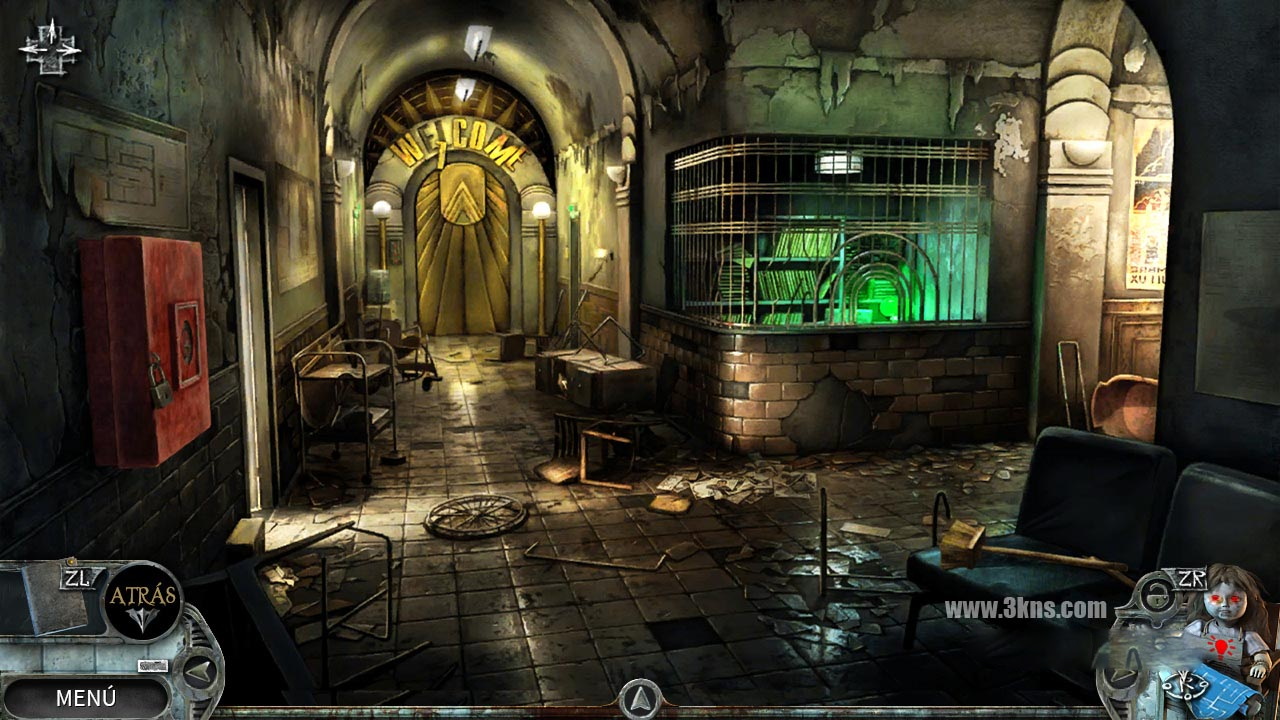Image resolution: width=1280 pixels, height=720 pixels.
Task: Click the directional arrows cross icon
Action: click(49, 46)
